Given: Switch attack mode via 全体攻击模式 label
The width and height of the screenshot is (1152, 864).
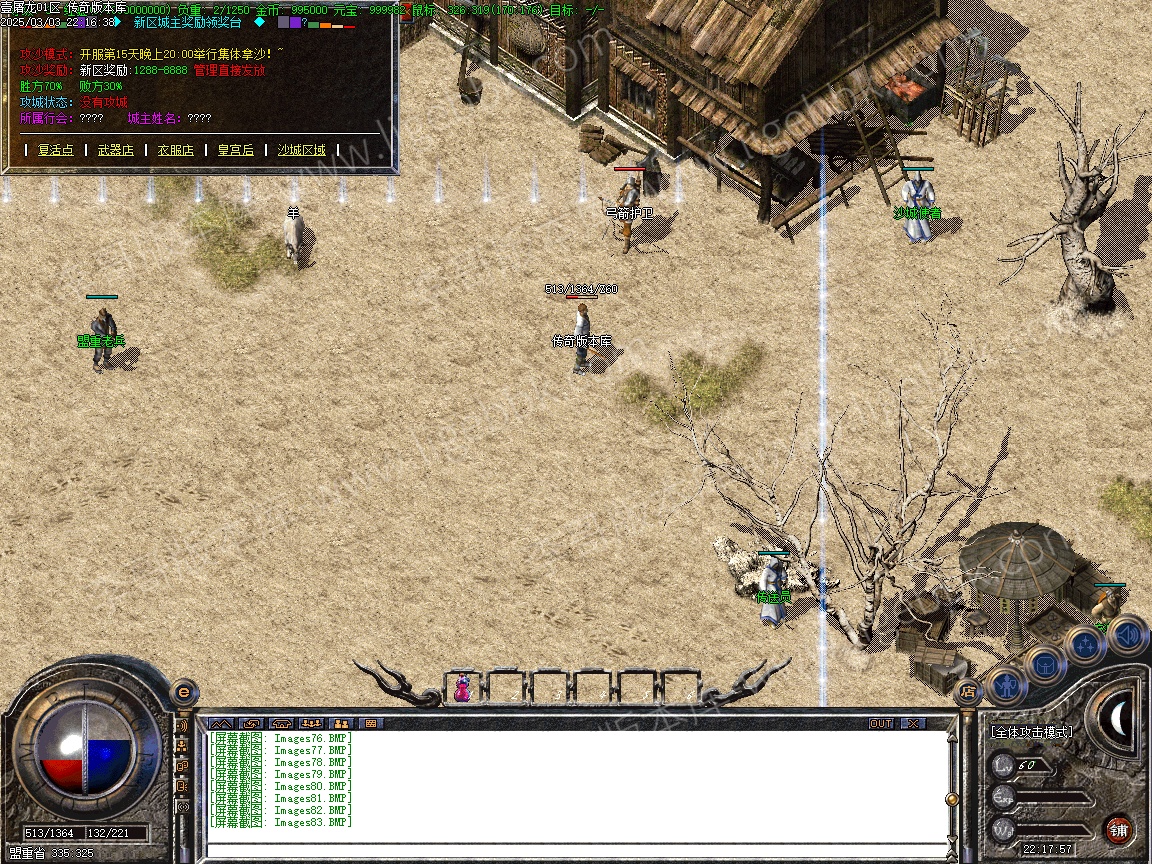Looking at the screenshot, I should 1031,732.
